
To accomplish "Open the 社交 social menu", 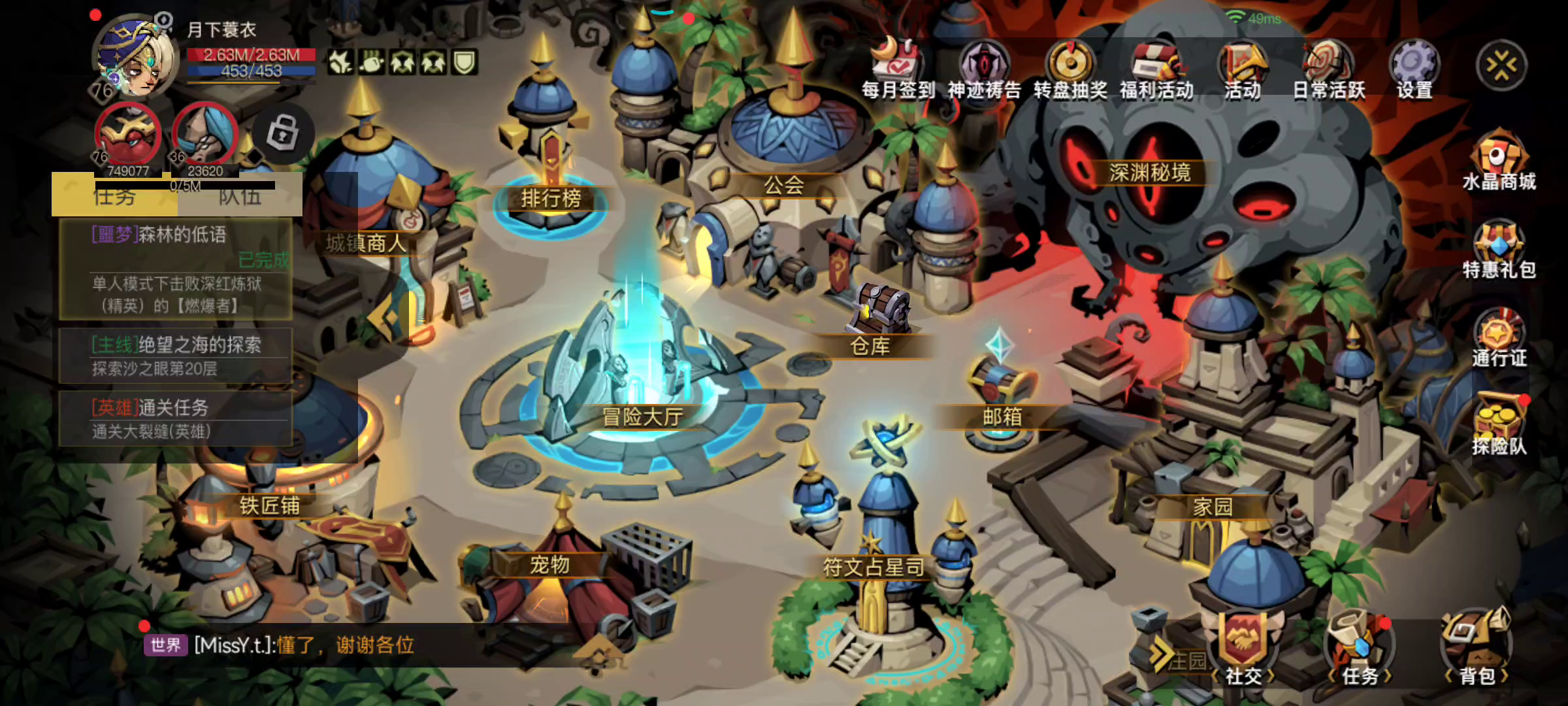I will tap(1243, 649).
